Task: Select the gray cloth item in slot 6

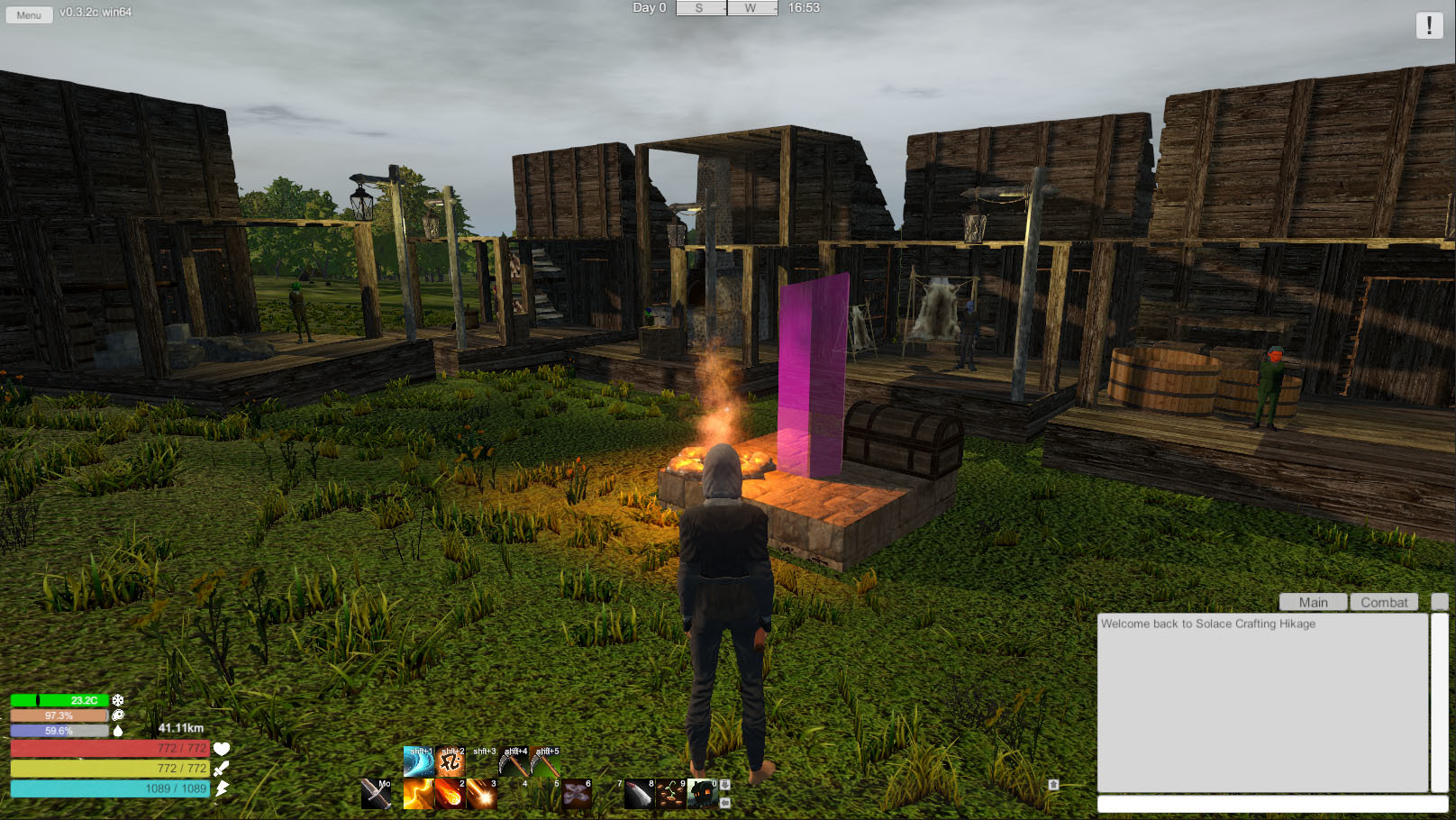Action: pyautogui.click(x=577, y=794)
